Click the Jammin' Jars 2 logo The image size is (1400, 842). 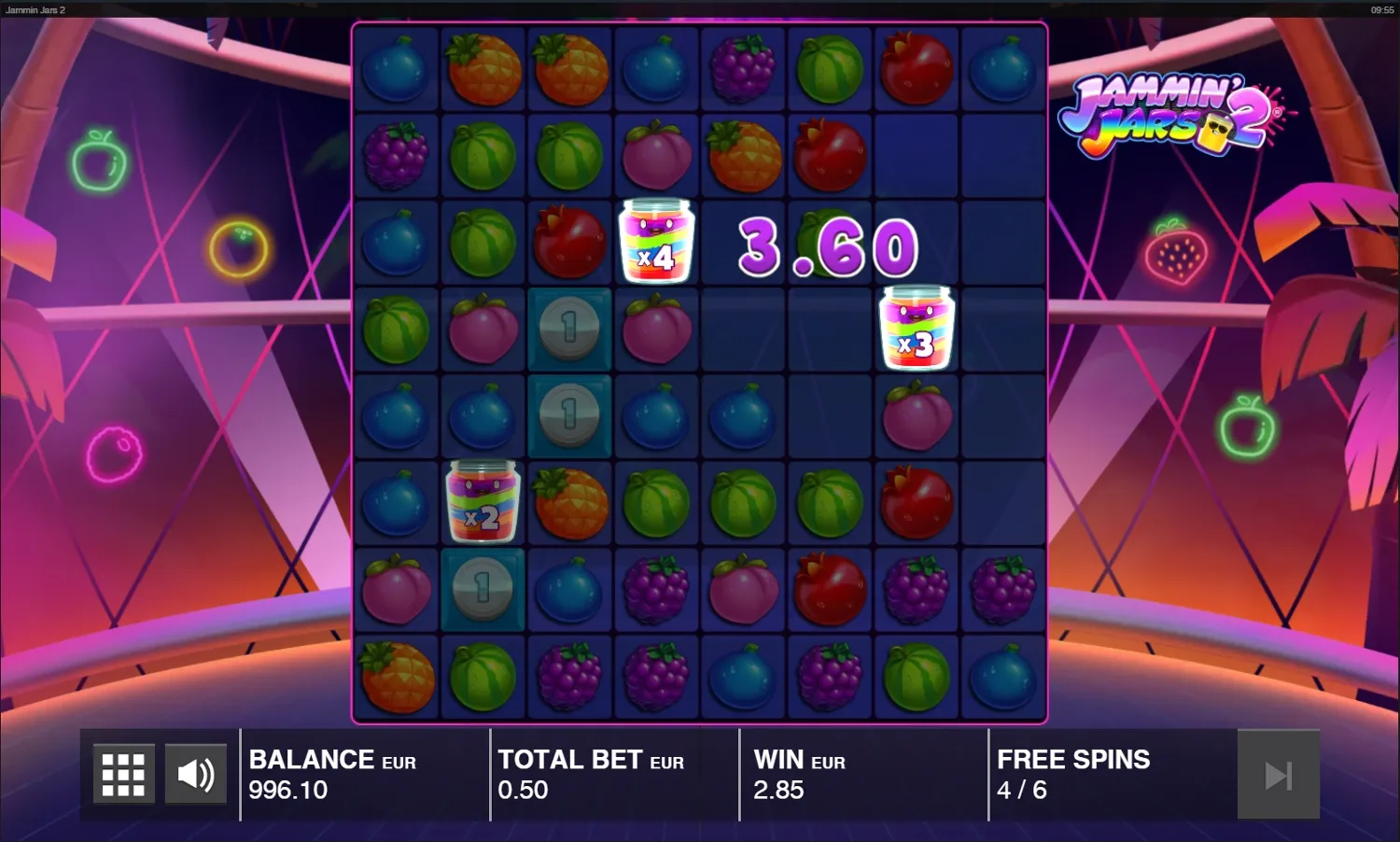[x=1172, y=118]
